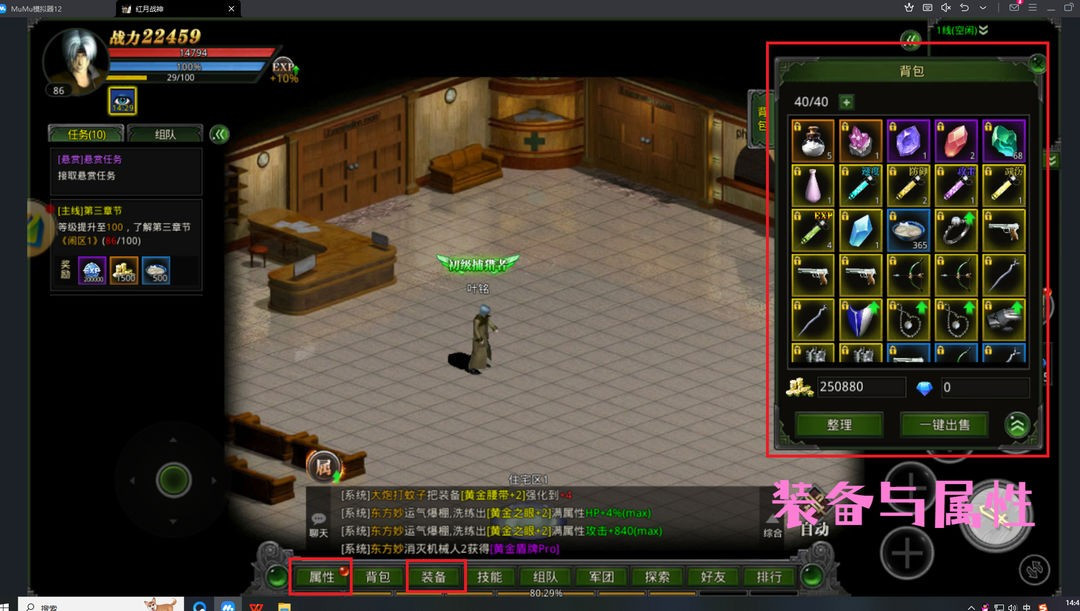Open the 装备 equipment menu

click(x=434, y=577)
